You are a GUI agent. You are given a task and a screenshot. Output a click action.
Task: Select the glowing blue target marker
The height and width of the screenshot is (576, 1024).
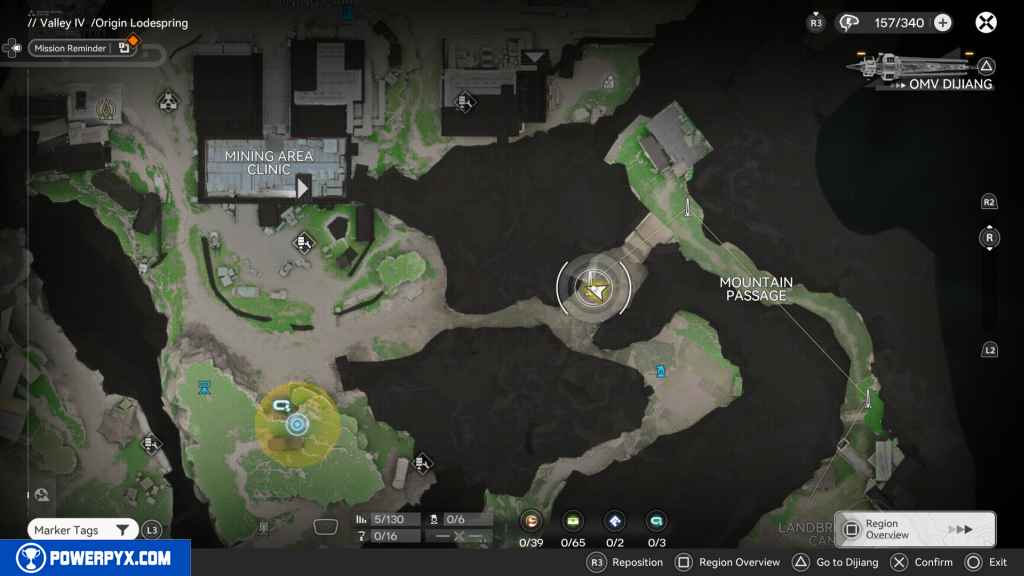(x=296, y=424)
